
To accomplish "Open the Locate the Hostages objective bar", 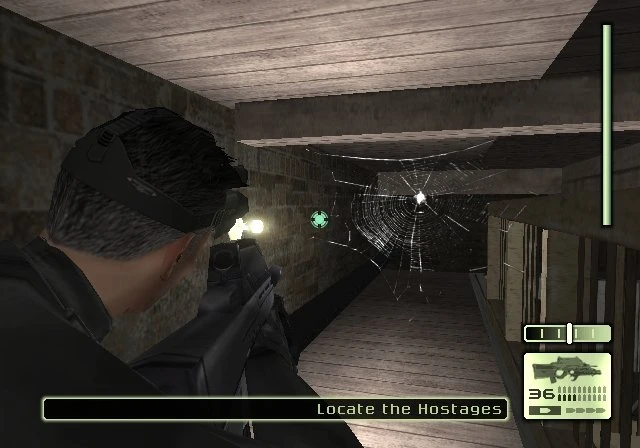I will click(x=275, y=408).
